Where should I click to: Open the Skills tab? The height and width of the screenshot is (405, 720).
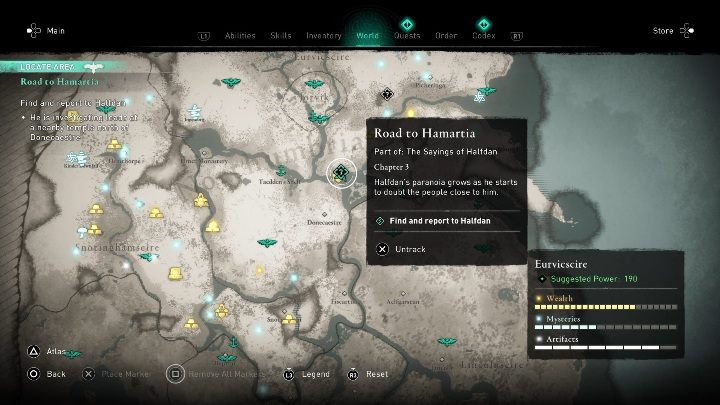pos(281,35)
